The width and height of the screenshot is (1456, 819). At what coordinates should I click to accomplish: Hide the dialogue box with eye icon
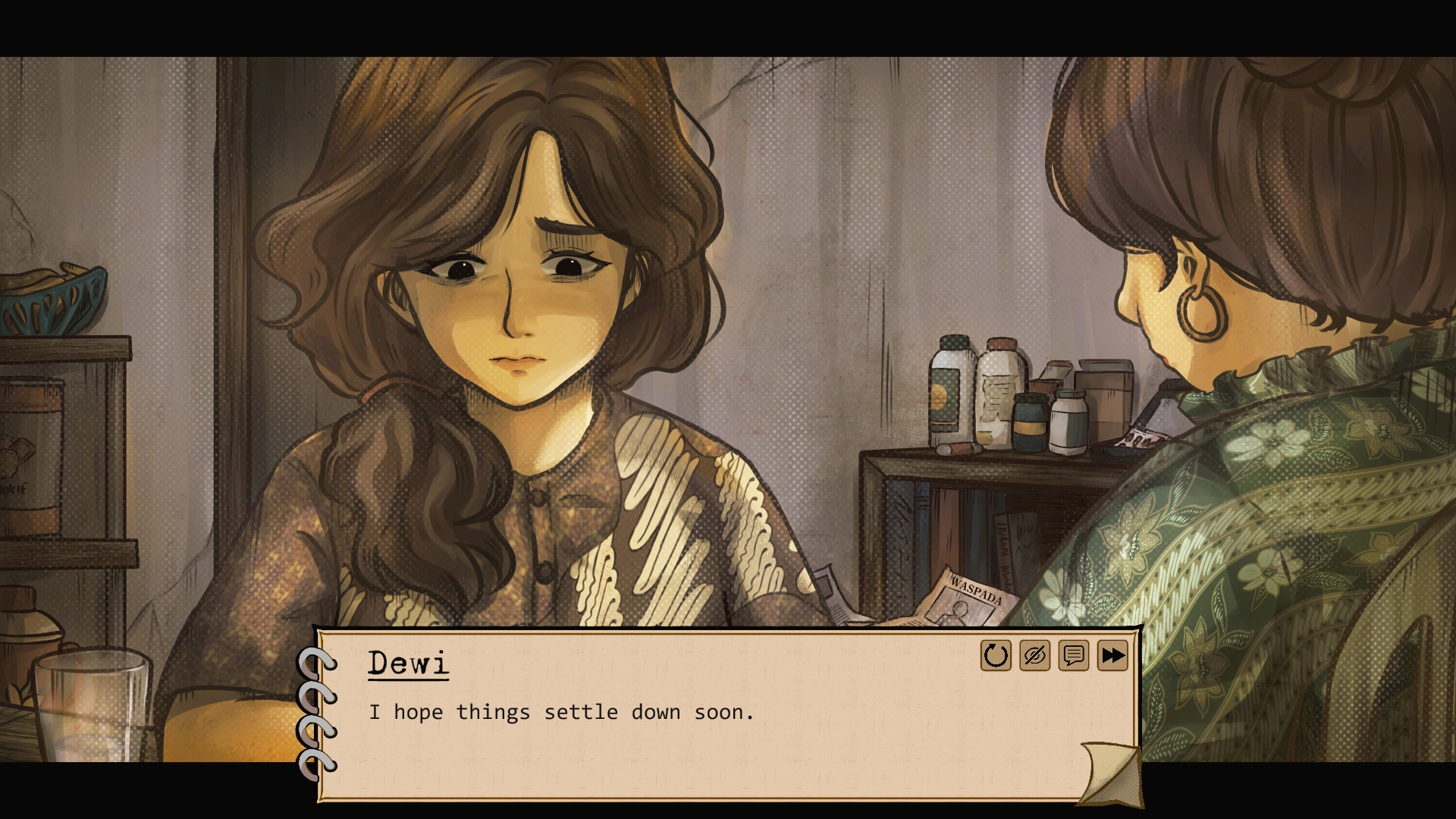pyautogui.click(x=1034, y=656)
